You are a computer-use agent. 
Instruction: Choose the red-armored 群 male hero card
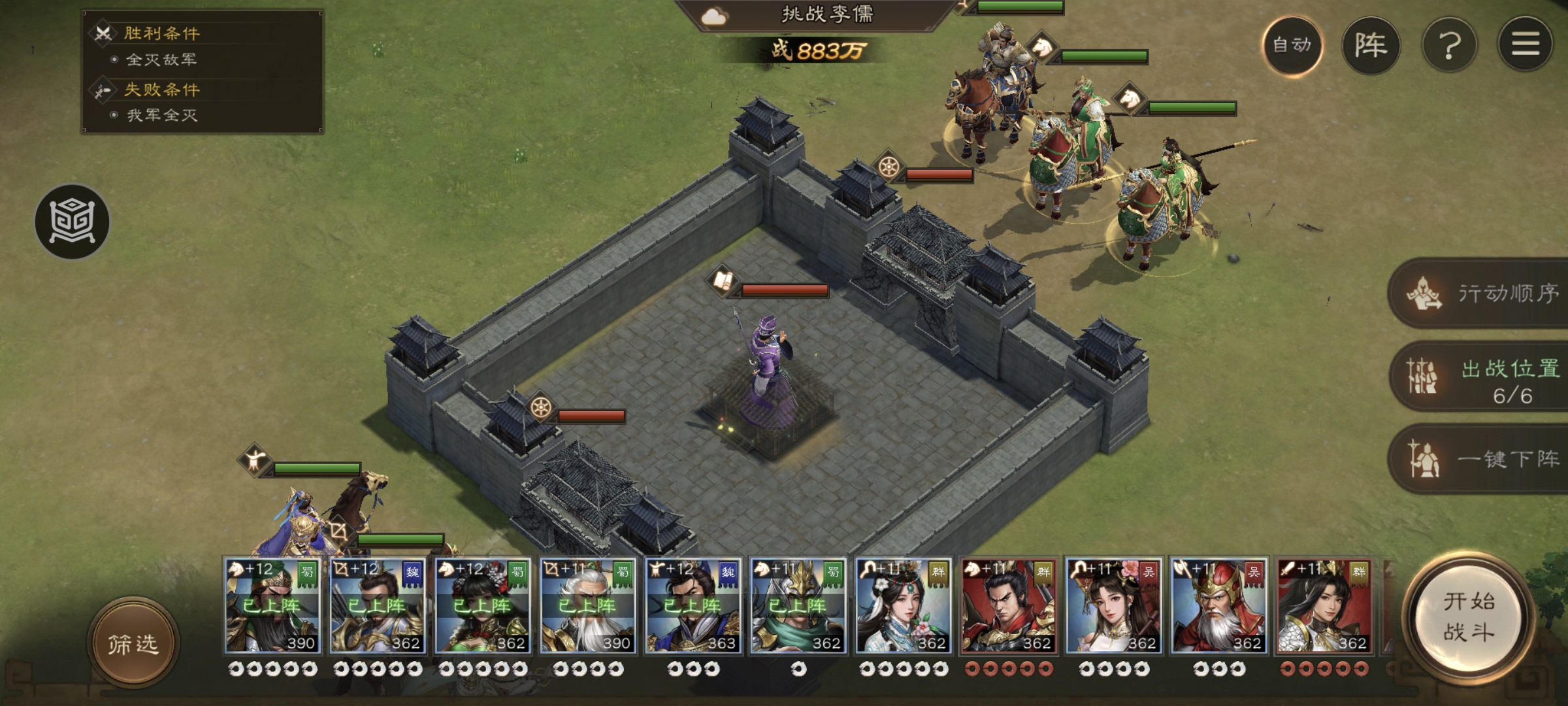1008,606
